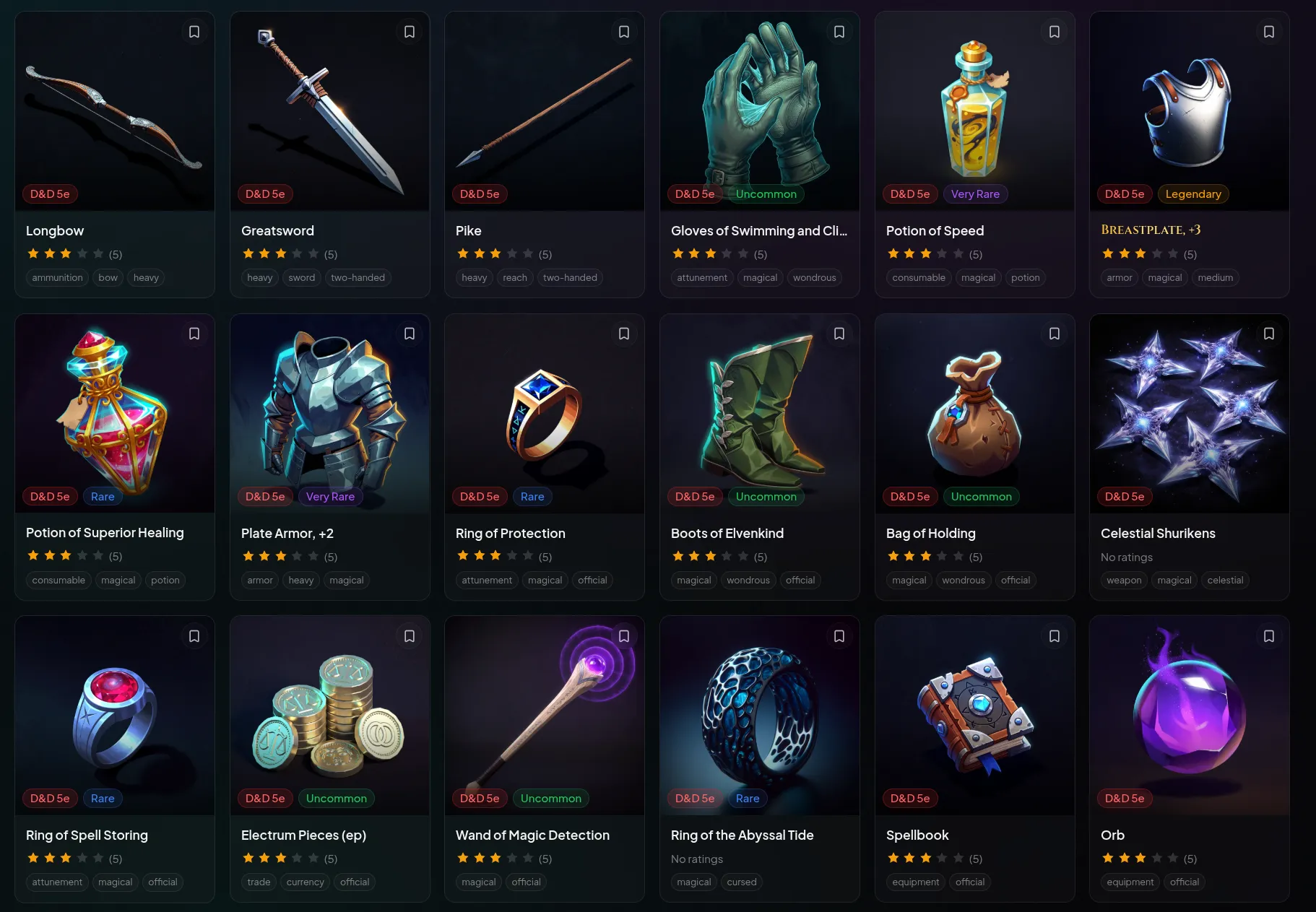Select the attunement tag under Ring of Spell Storing
The height and width of the screenshot is (912, 1316).
click(x=57, y=882)
